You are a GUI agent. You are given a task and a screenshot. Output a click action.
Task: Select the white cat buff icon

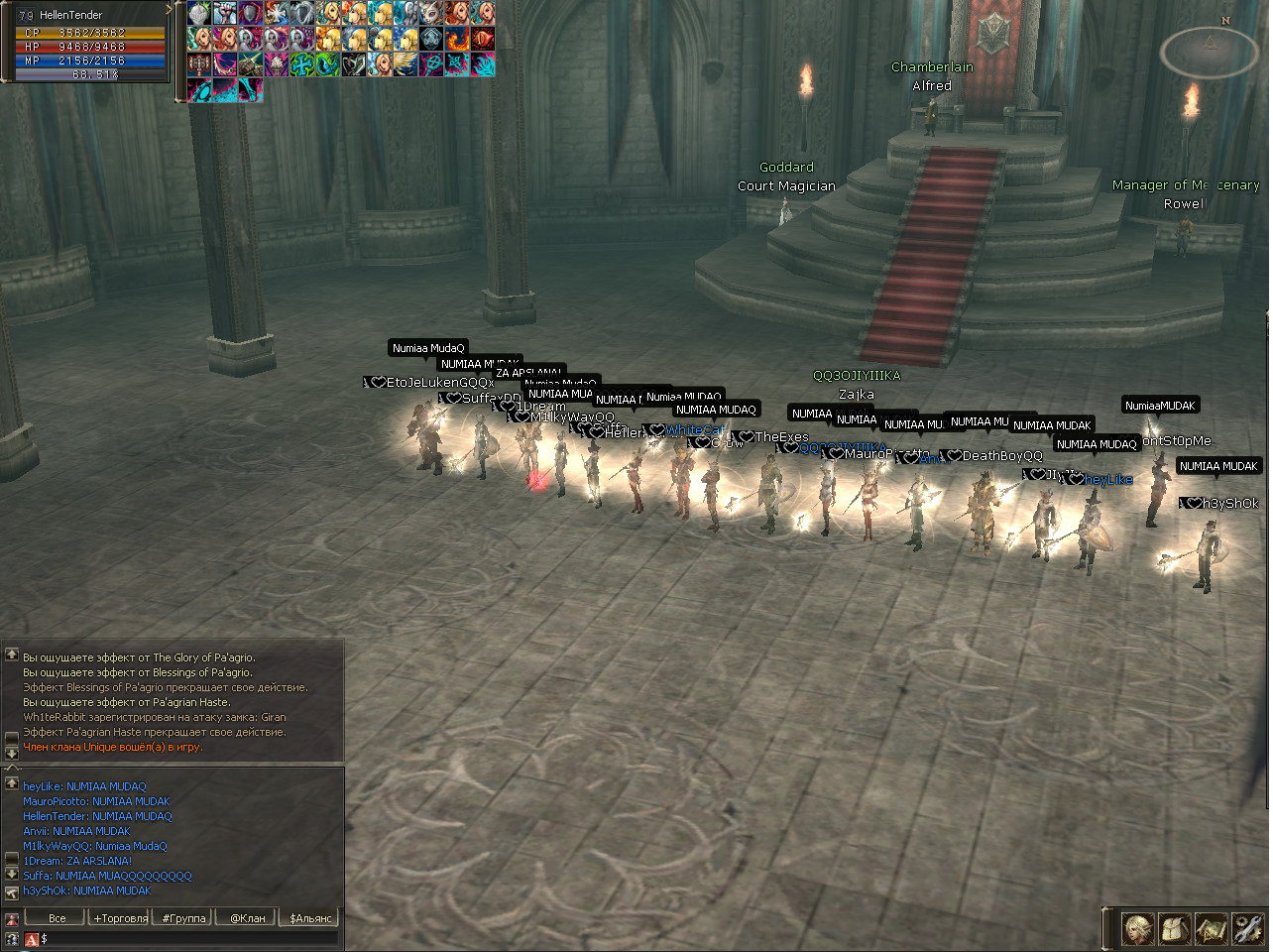click(x=431, y=13)
